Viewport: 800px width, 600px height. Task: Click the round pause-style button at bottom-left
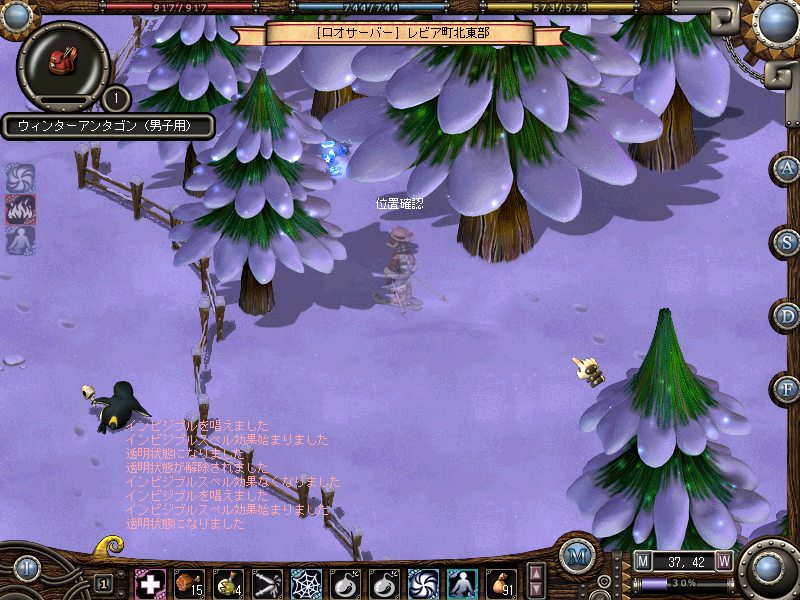tap(26, 568)
